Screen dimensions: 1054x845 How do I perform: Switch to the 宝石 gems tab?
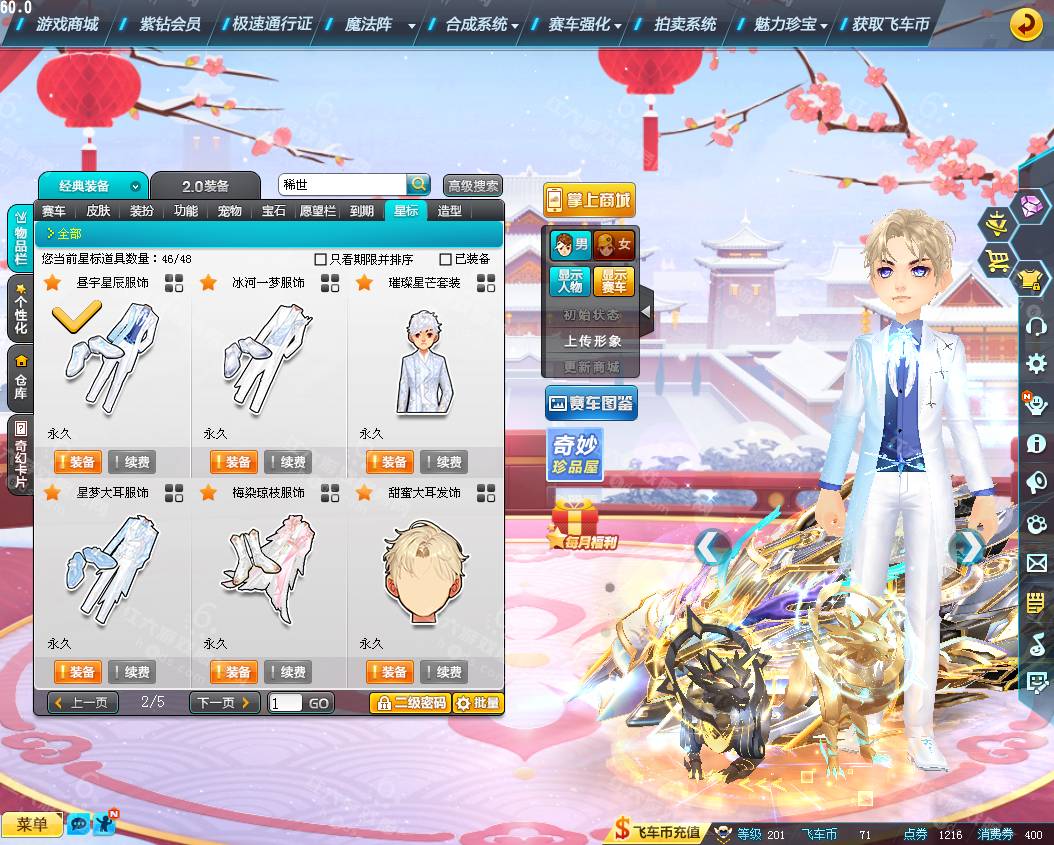click(x=274, y=211)
